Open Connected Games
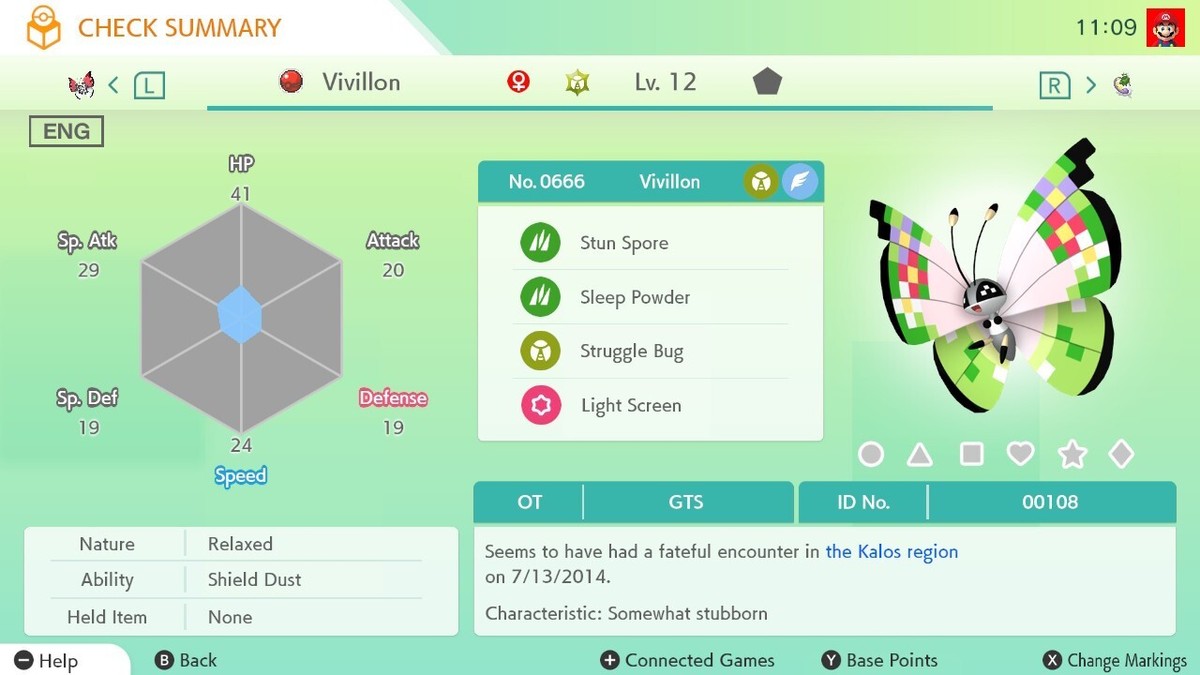The image size is (1200, 675). pos(687,660)
